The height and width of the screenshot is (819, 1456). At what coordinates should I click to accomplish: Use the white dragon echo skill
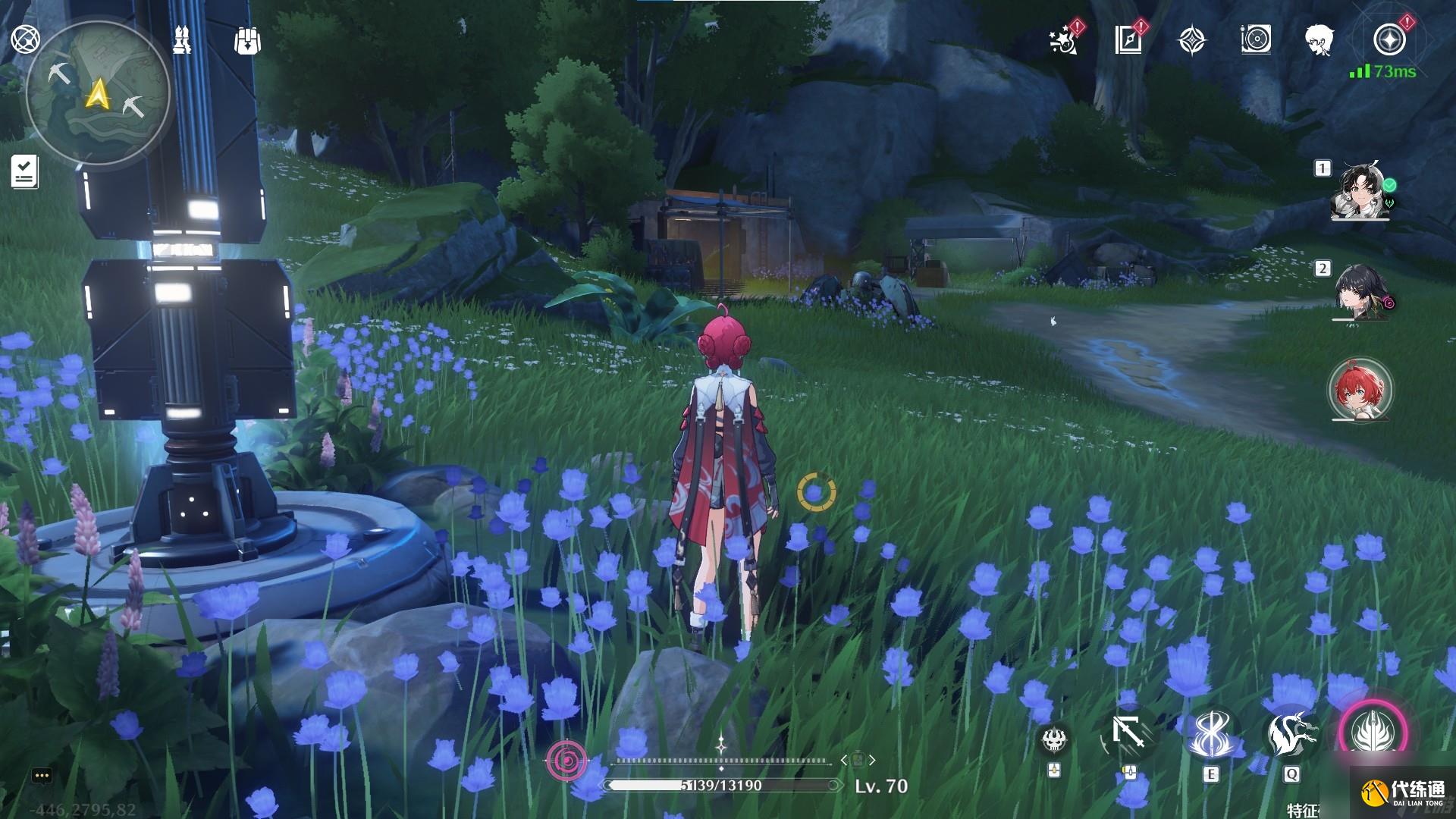[x=1291, y=734]
